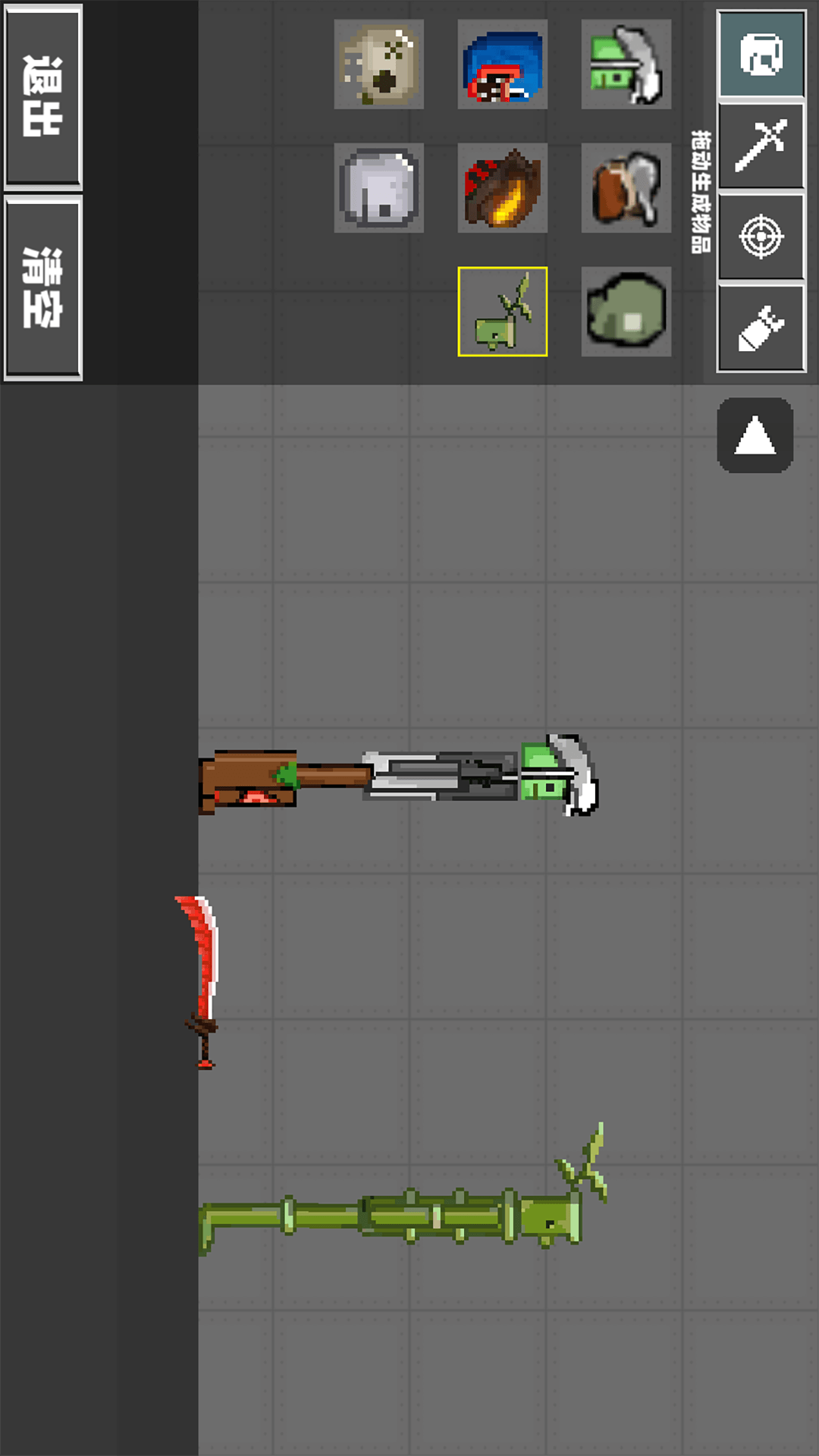The image size is (819, 1456).
Task: Pick the green zombie blob head item
Action: pos(626,312)
